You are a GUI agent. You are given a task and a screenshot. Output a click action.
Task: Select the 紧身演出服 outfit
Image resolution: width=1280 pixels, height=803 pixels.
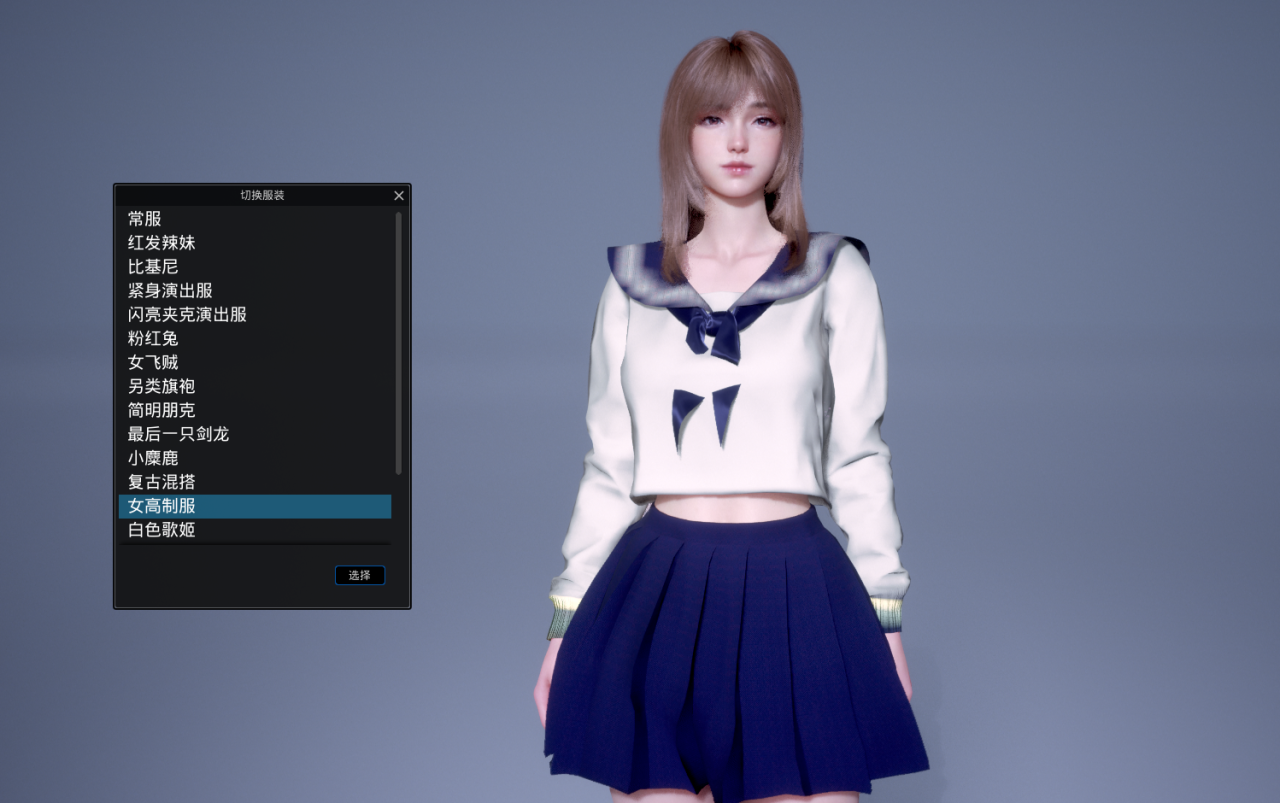point(170,291)
